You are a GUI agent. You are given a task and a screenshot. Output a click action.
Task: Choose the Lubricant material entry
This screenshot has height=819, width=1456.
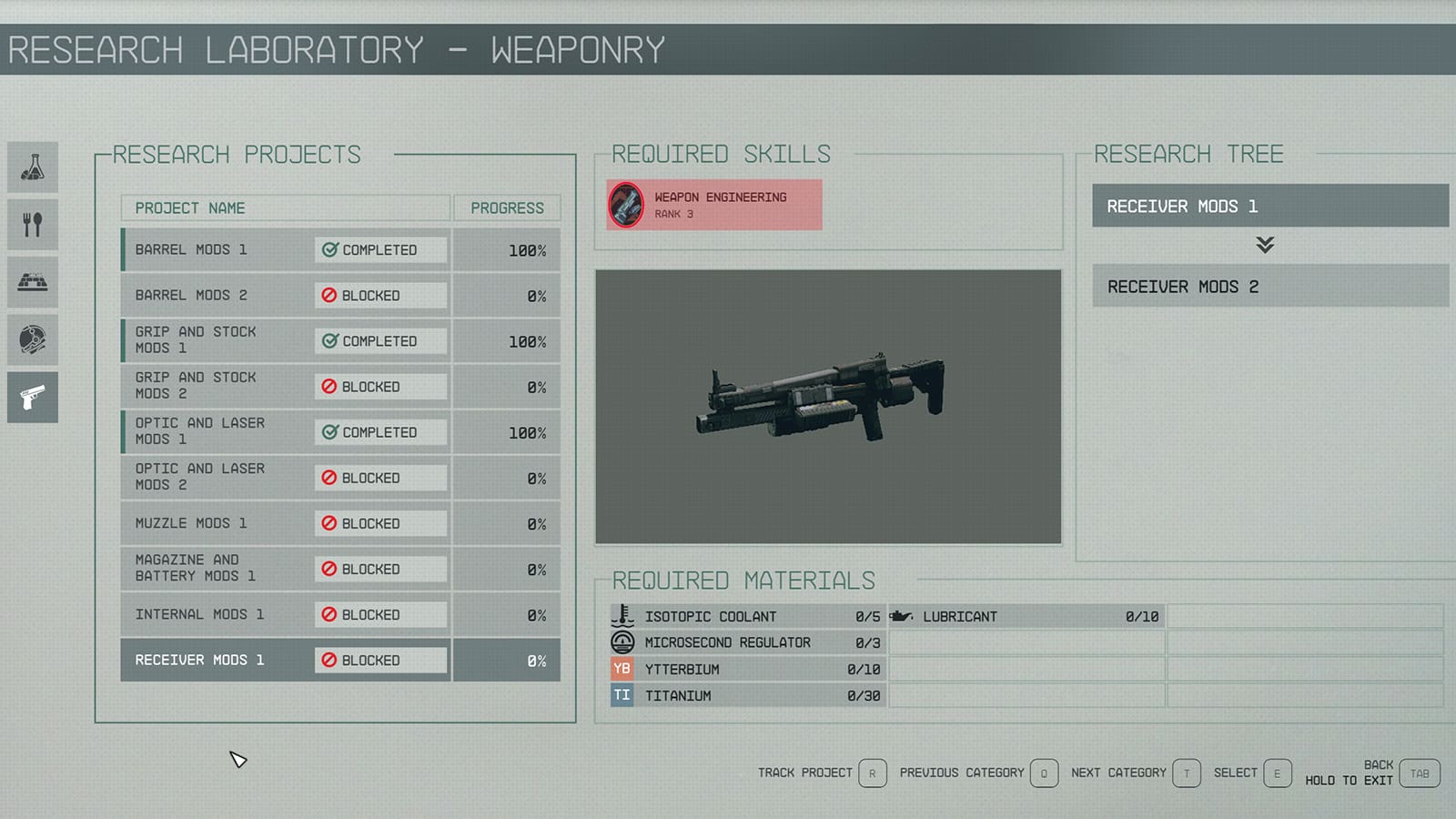pos(1026,616)
